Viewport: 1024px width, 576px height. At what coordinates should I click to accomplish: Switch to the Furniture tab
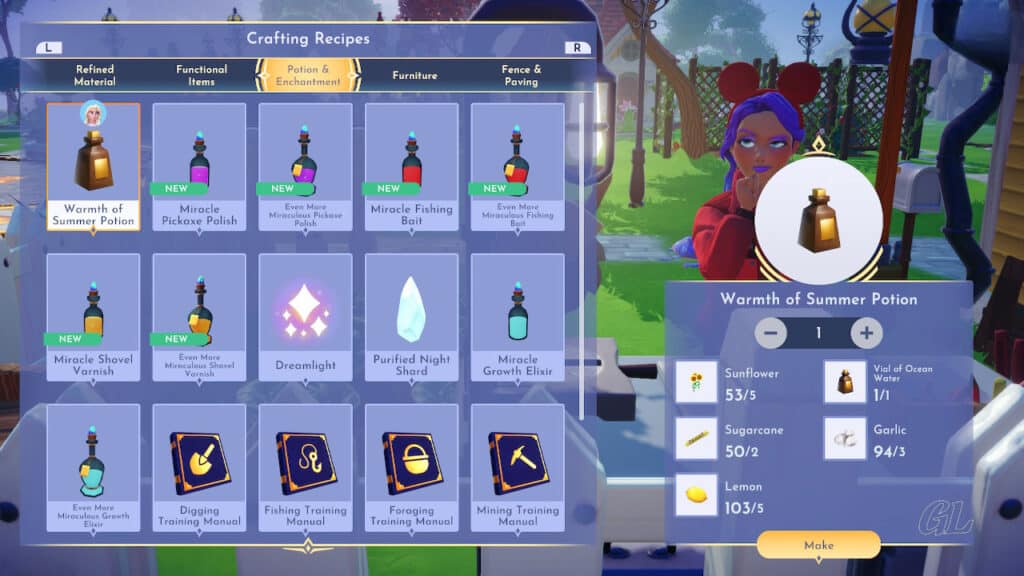(414, 75)
